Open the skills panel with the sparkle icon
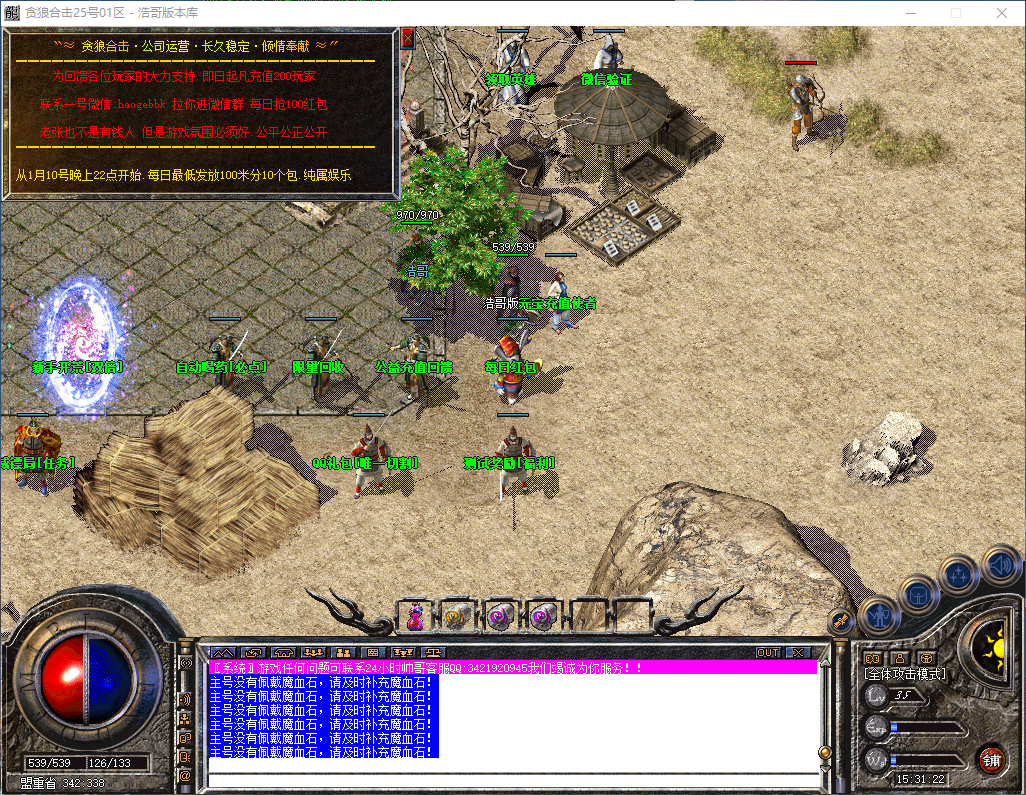 tap(959, 574)
